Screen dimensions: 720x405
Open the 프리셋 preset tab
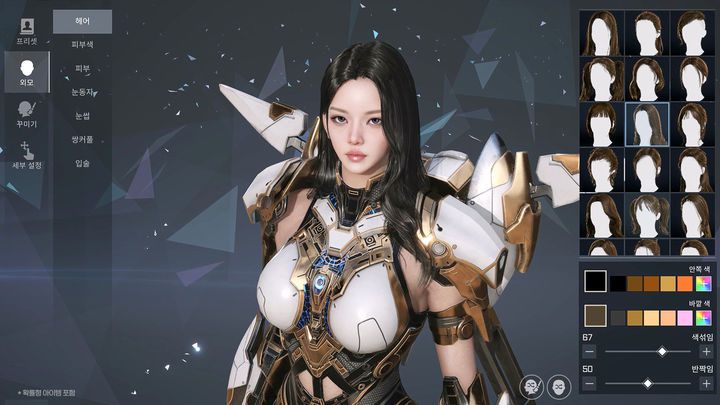click(26, 30)
